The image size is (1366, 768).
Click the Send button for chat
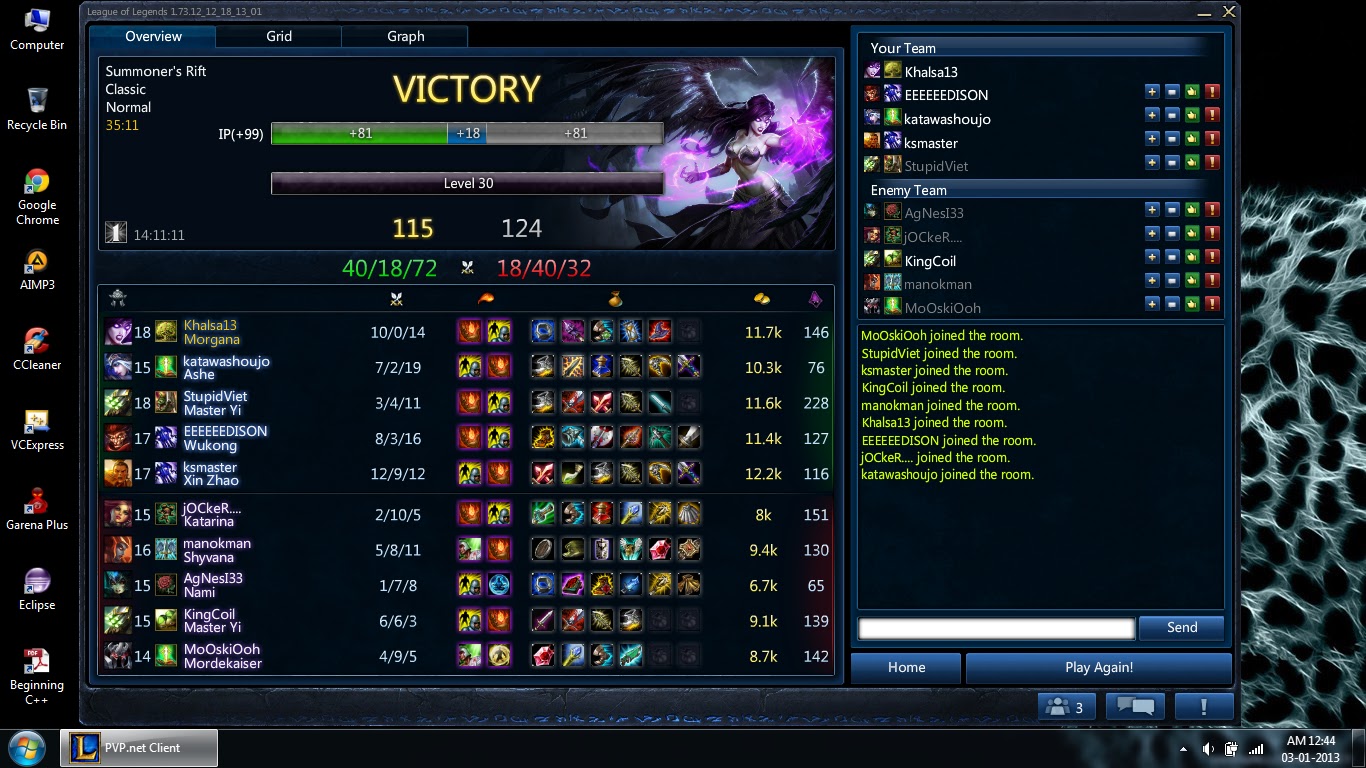coord(1181,628)
